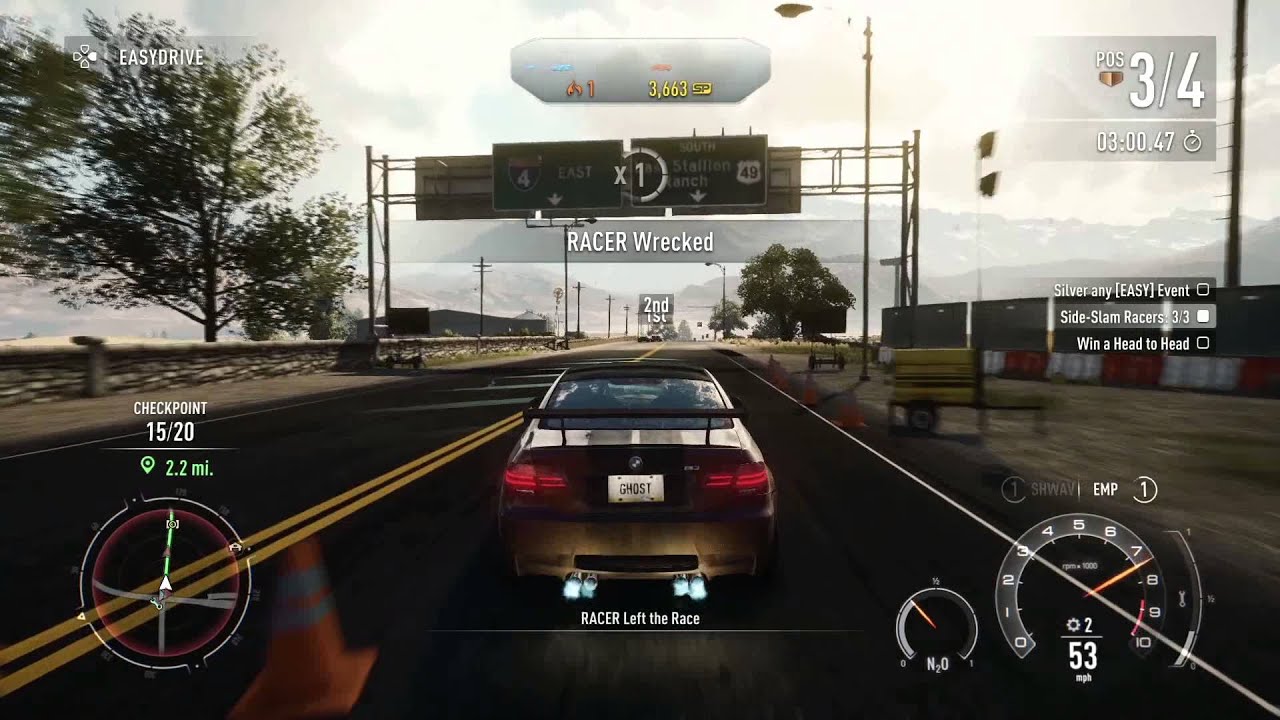Open the EasyDrive d-pad icon
The height and width of the screenshot is (720, 1280).
[x=85, y=58]
